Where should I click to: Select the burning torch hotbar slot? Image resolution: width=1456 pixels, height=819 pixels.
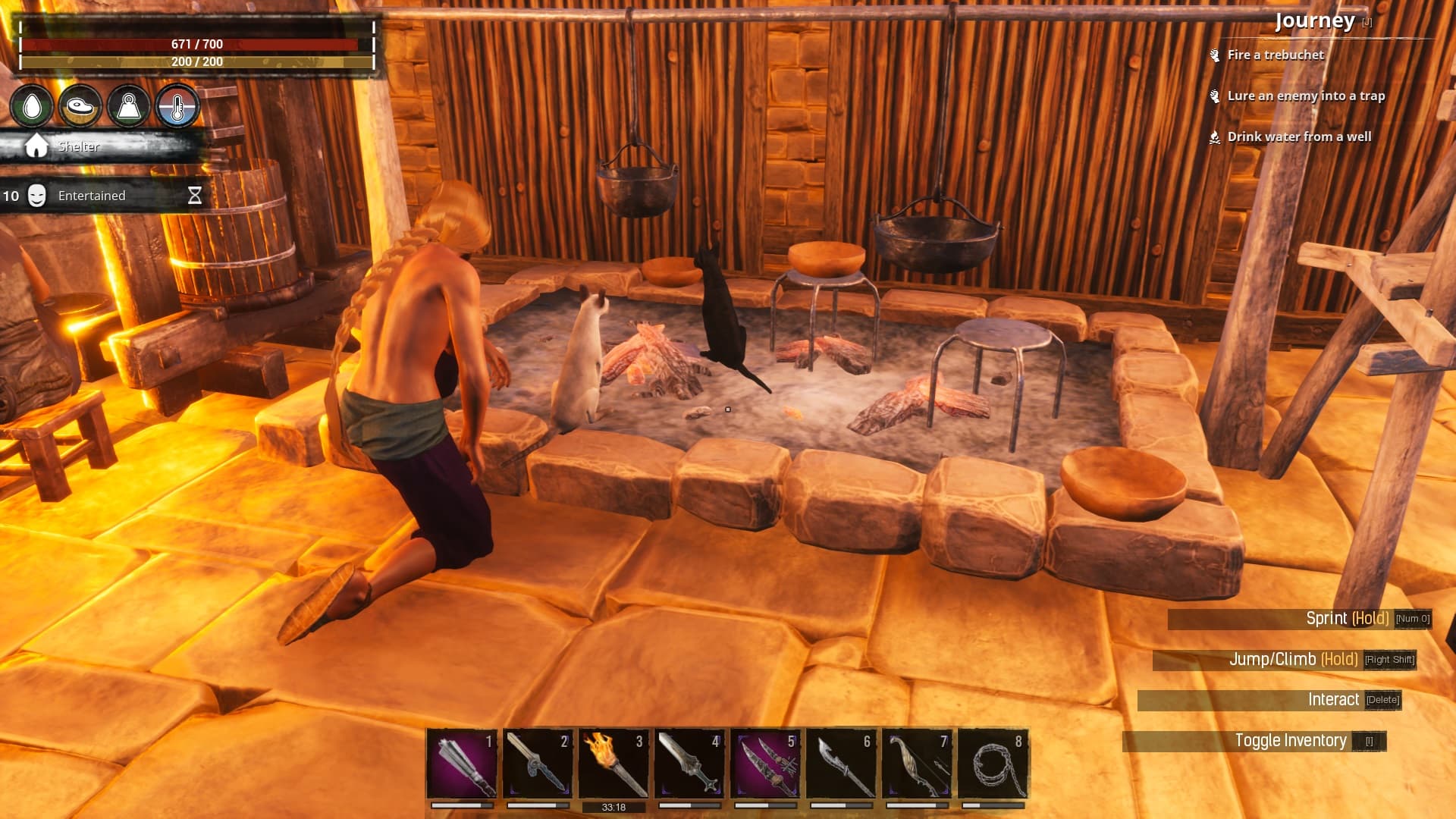pyautogui.click(x=613, y=764)
